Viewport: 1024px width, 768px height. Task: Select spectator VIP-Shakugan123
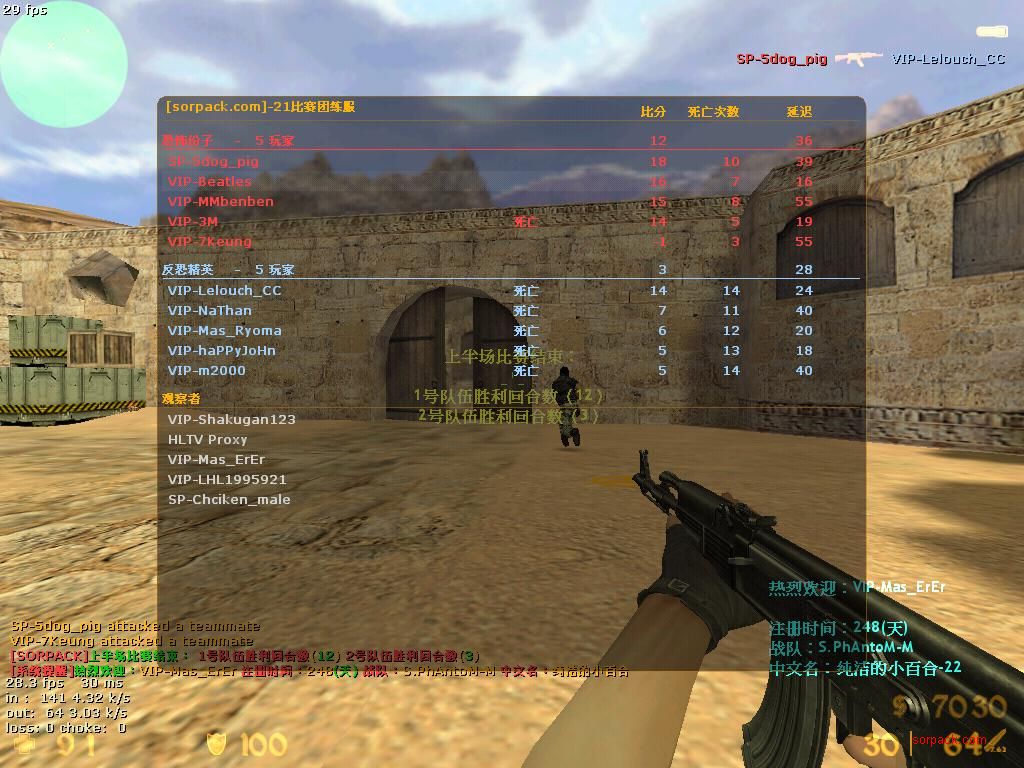point(232,419)
